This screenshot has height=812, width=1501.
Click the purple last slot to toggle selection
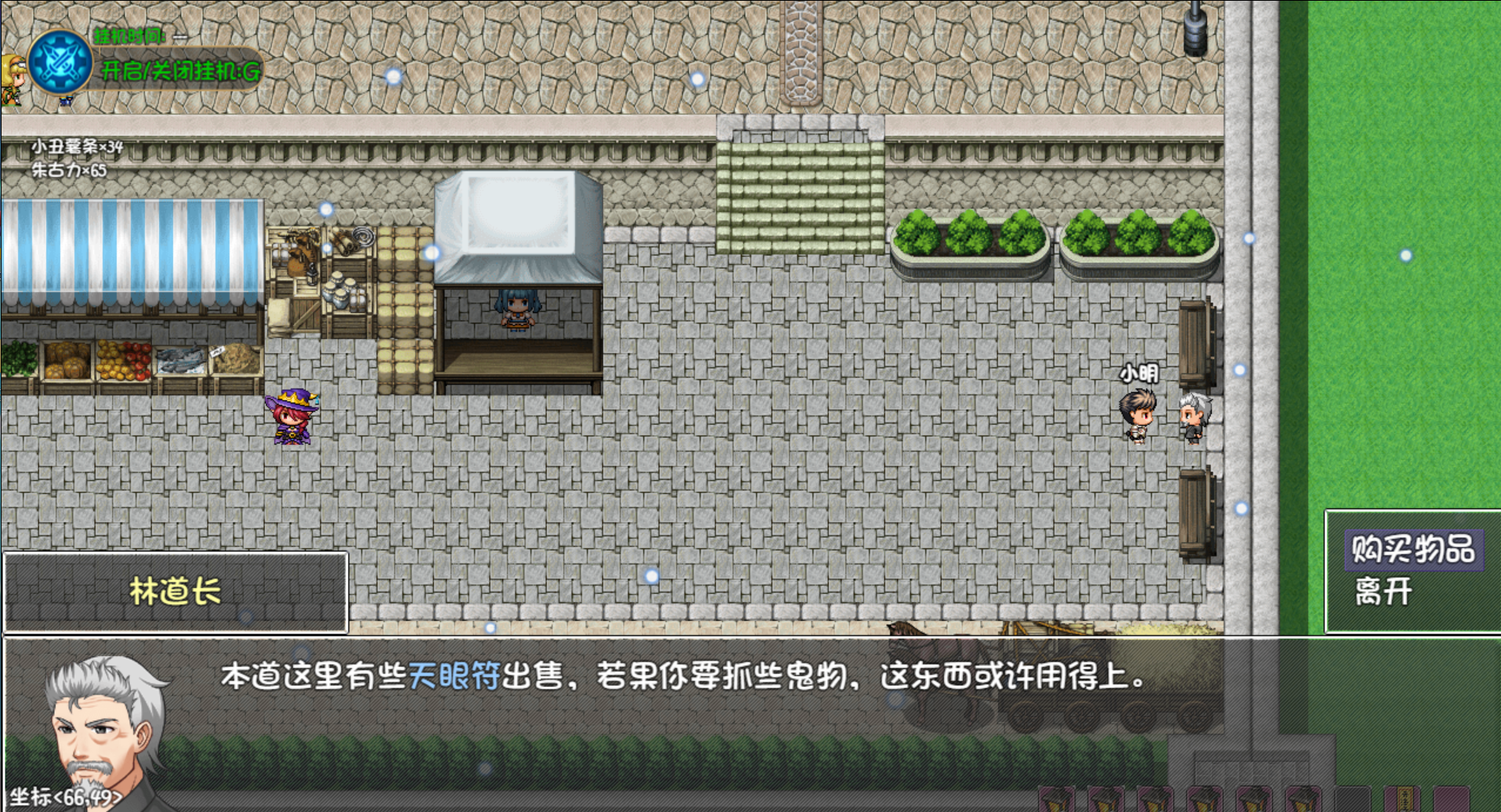pos(1453,799)
